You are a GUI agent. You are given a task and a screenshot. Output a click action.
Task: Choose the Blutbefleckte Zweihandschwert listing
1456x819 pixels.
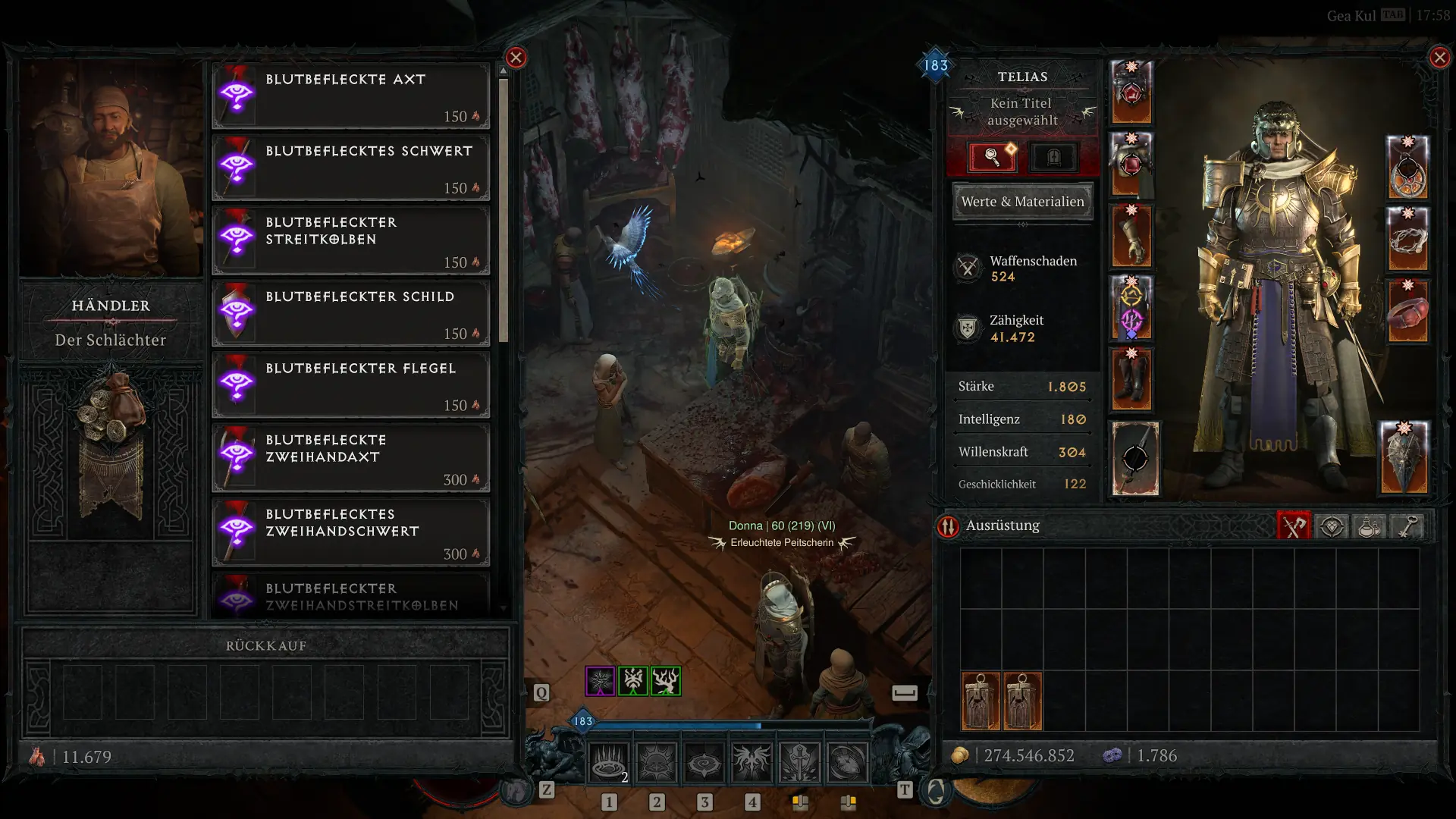(350, 532)
